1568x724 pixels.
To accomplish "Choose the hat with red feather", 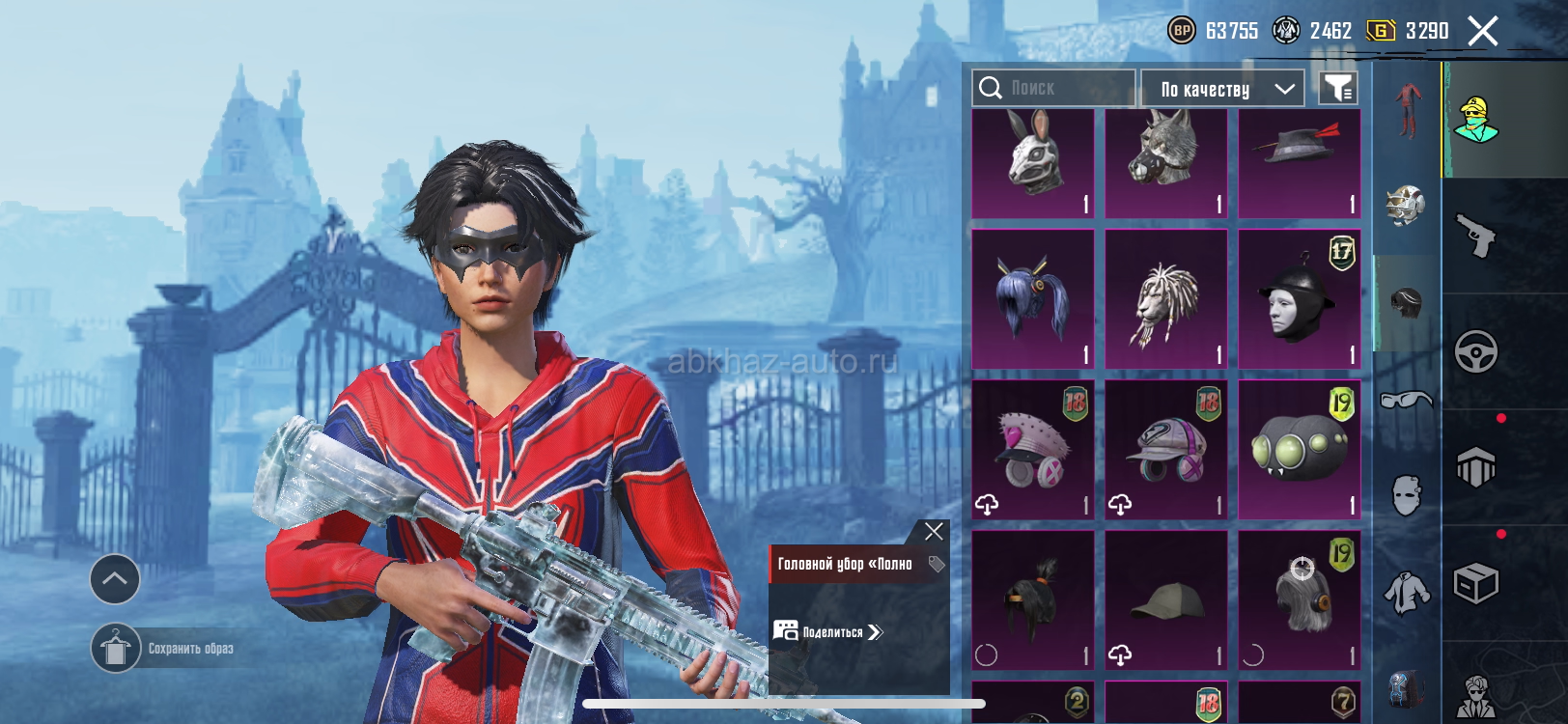I will [x=1299, y=163].
